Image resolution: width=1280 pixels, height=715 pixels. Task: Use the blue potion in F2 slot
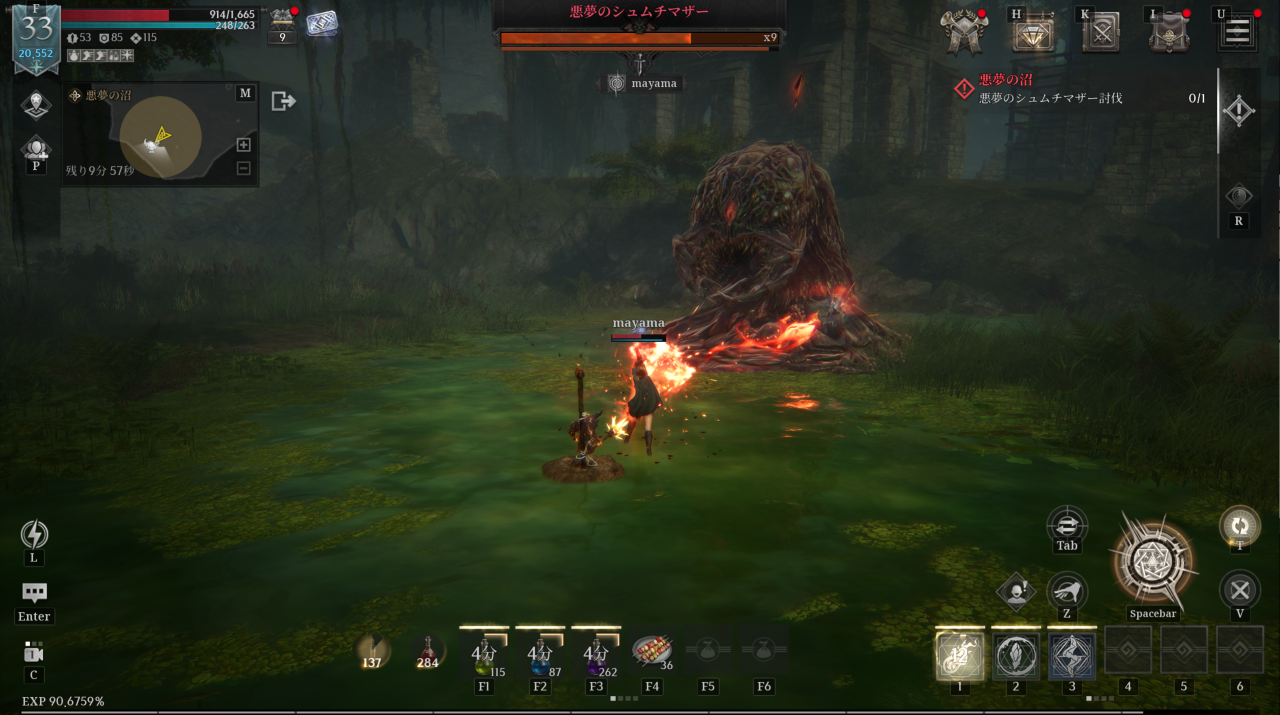click(540, 655)
